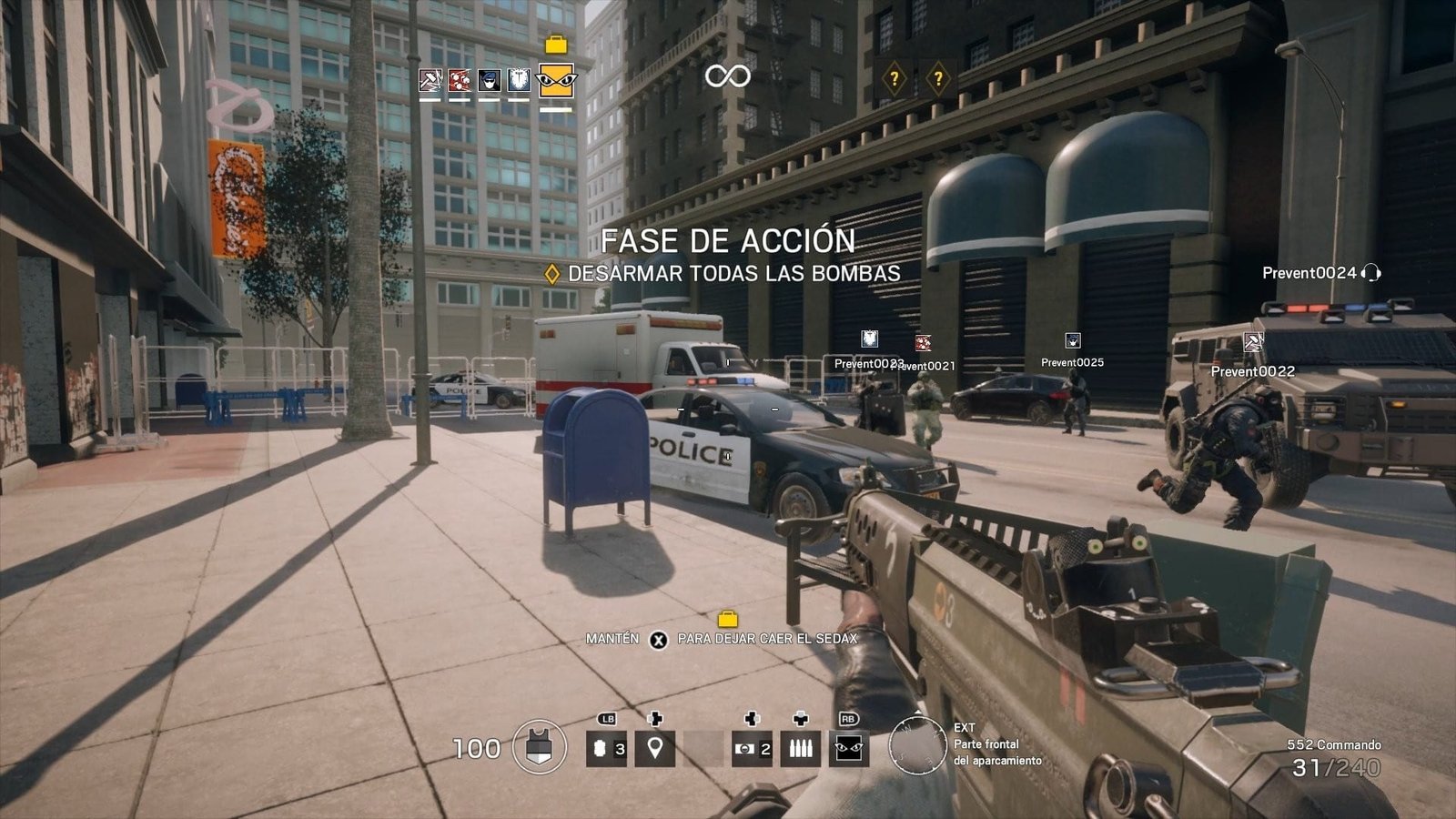Activate the Eyenox eyes ability icon
This screenshot has width=1456, height=819.
[x=850, y=749]
